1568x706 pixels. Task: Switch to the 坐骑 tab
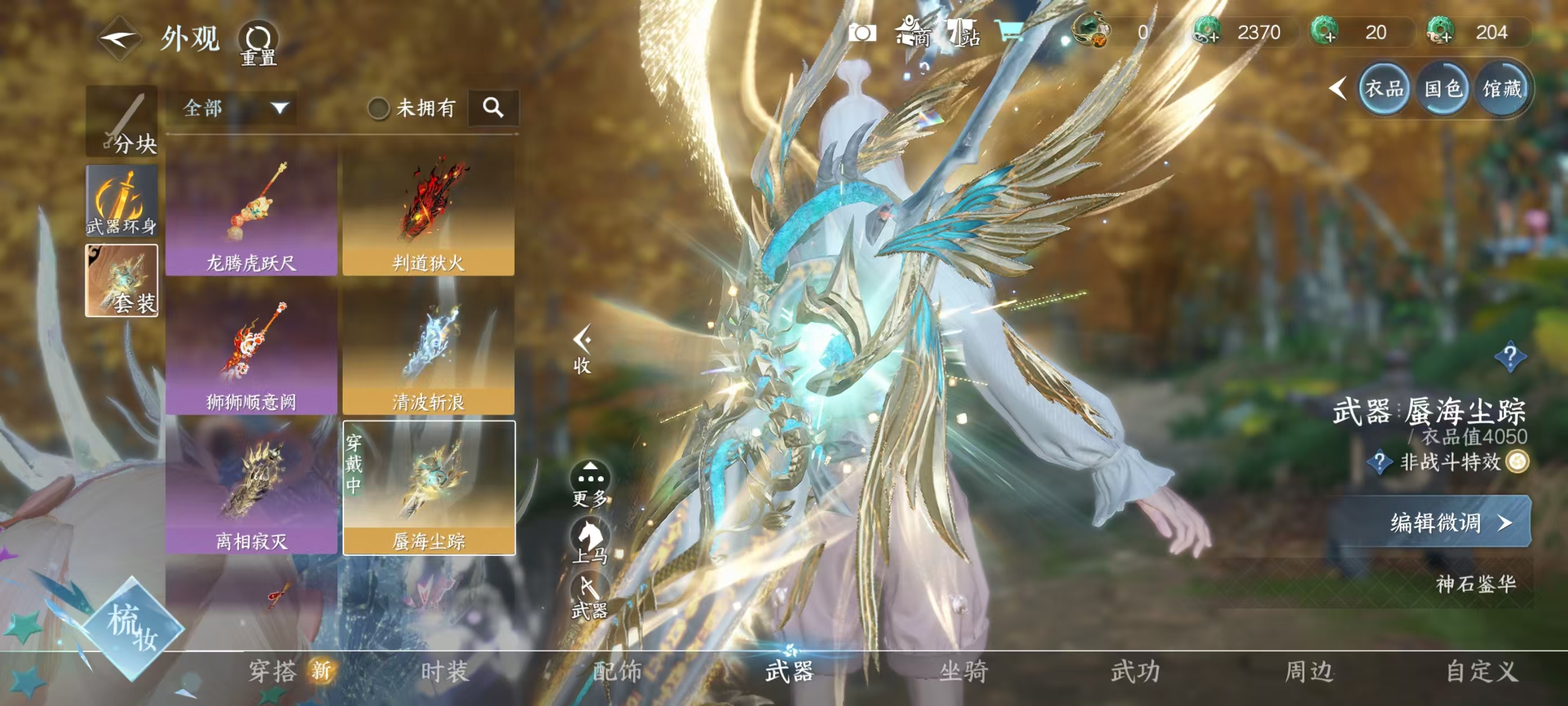(x=964, y=672)
